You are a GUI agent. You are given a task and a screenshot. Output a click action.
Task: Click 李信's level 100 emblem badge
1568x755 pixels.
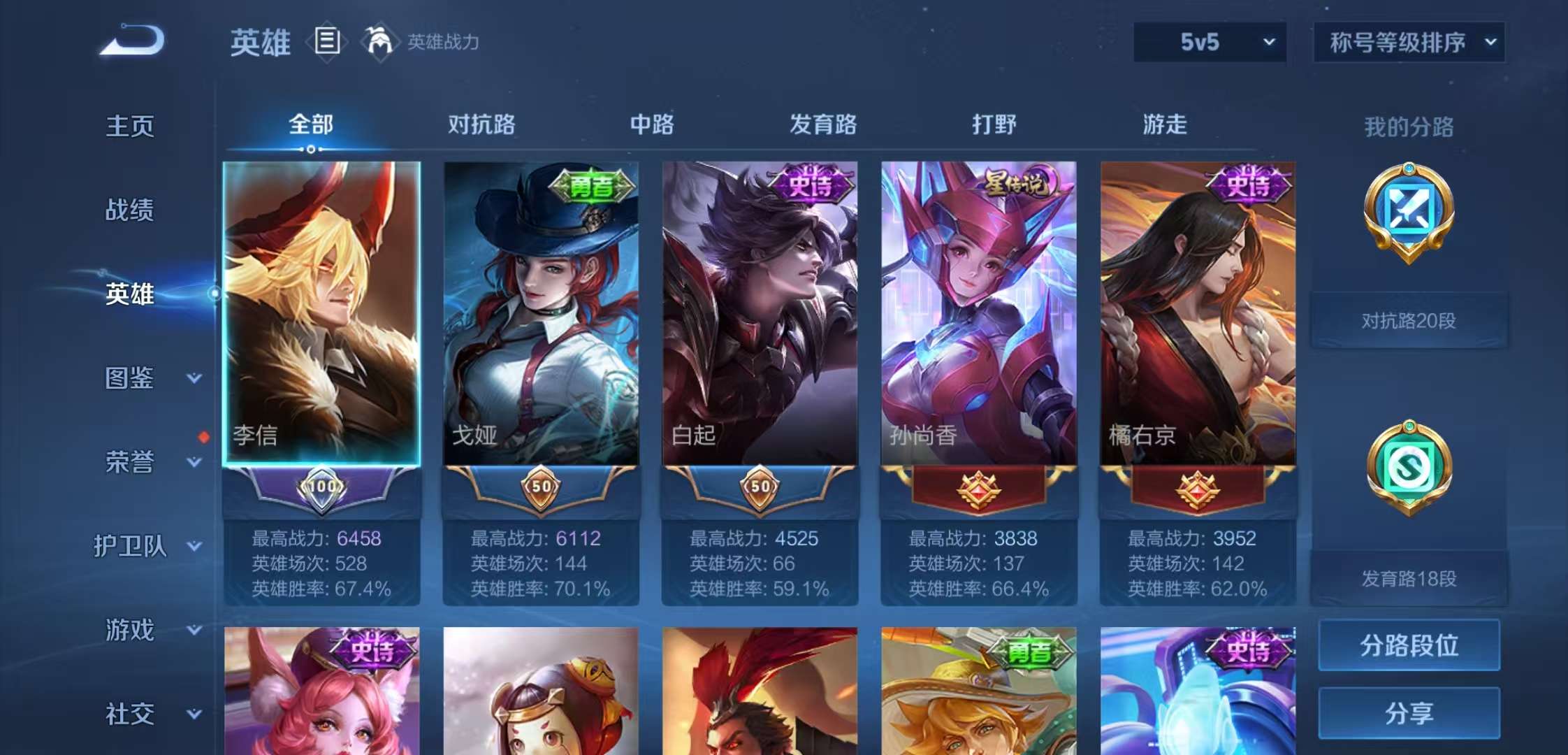click(321, 489)
